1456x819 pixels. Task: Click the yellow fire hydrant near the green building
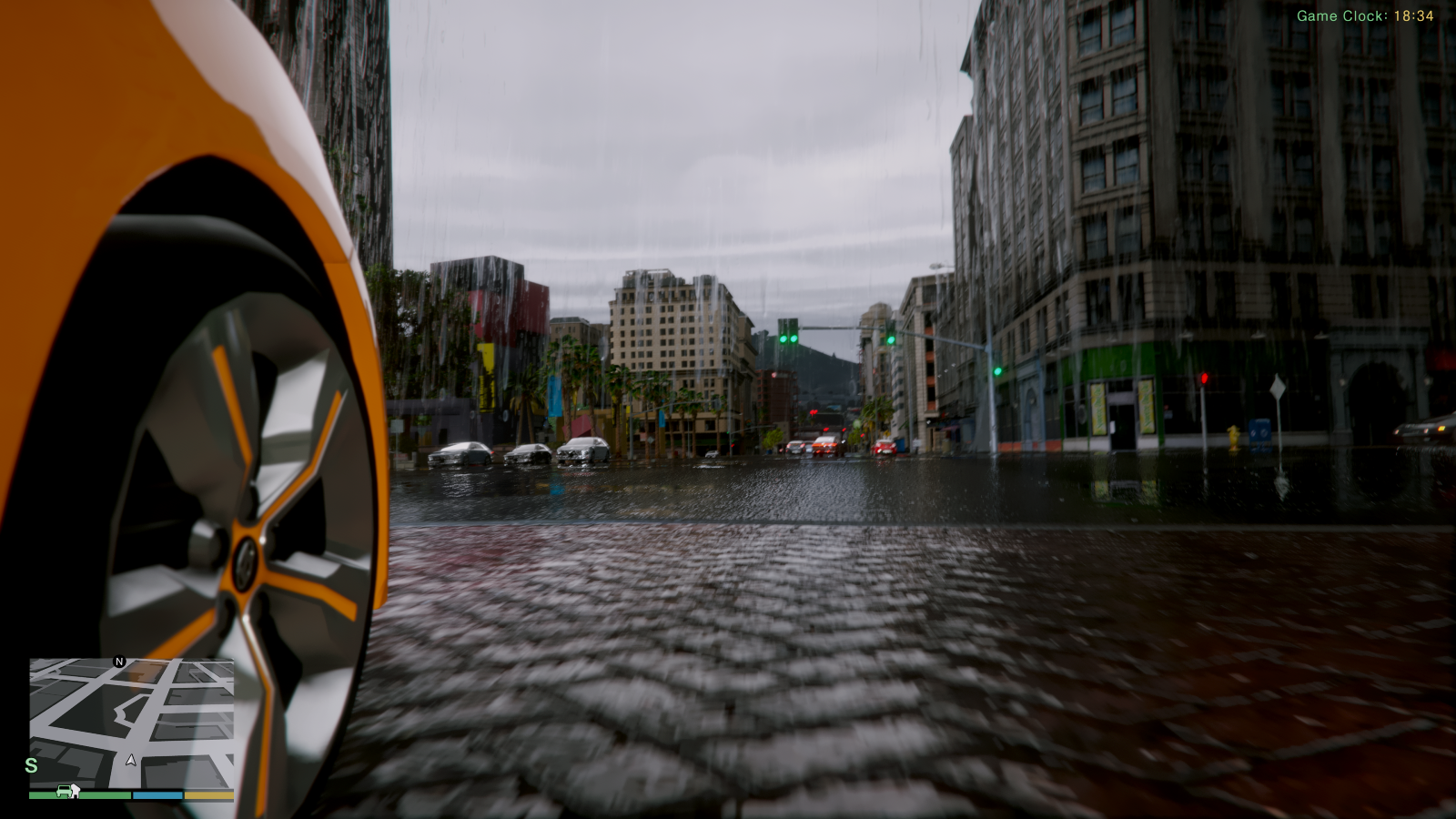point(1234,436)
